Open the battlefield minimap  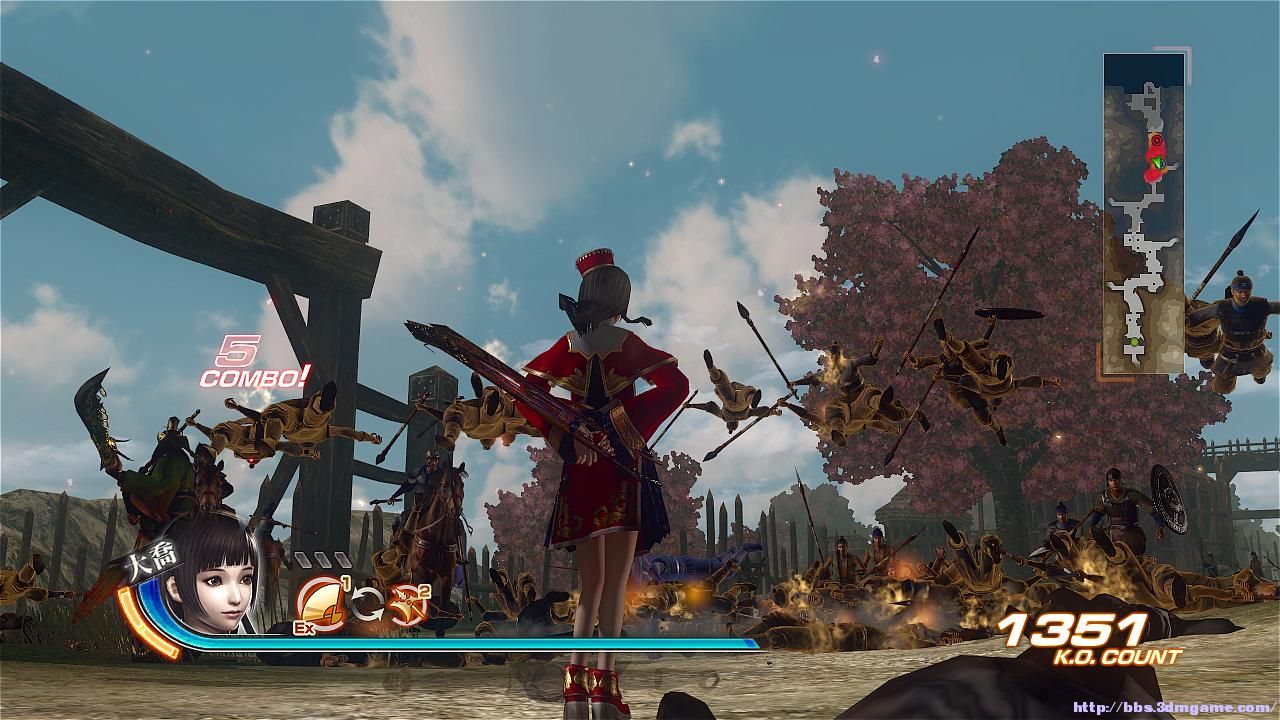pyautogui.click(x=1144, y=213)
